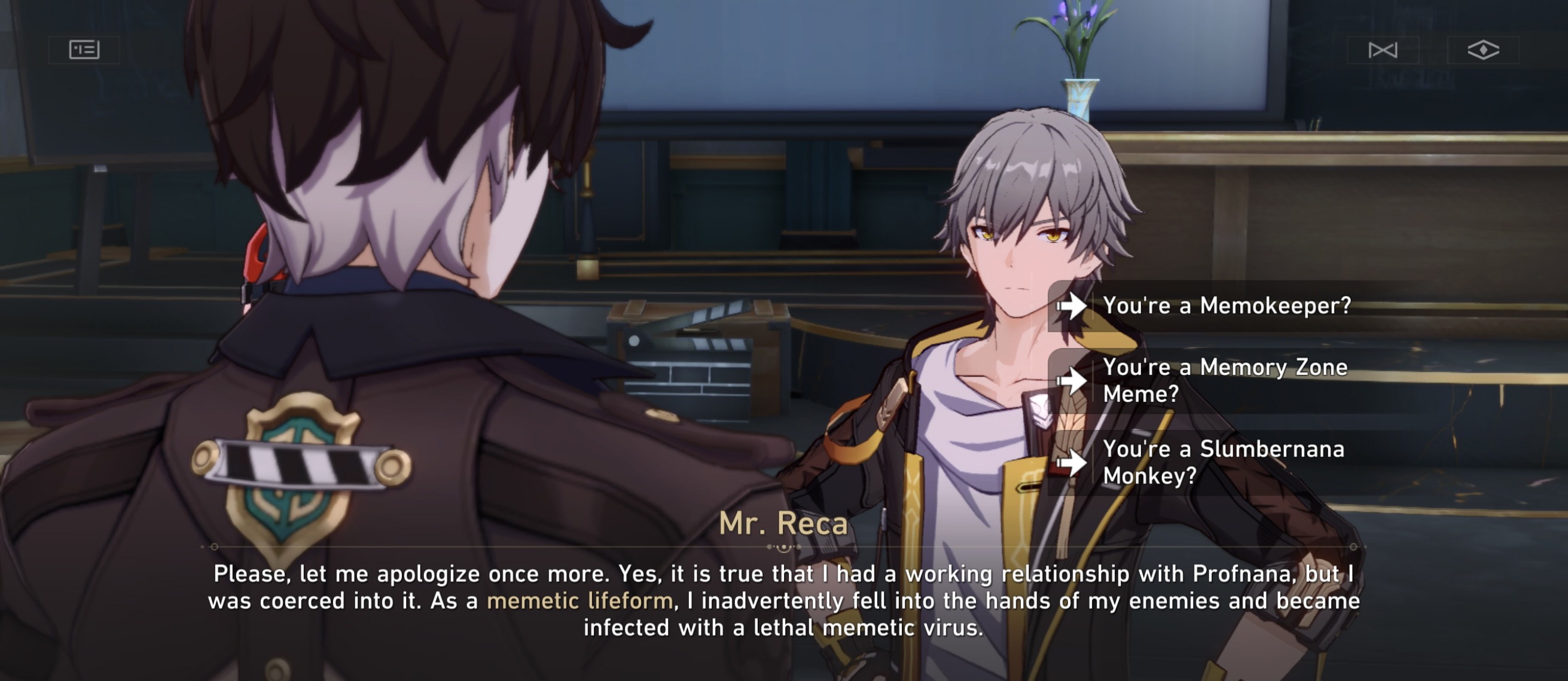Click the arrow beside 'You're a Memory Zone Meme?'

(1075, 380)
